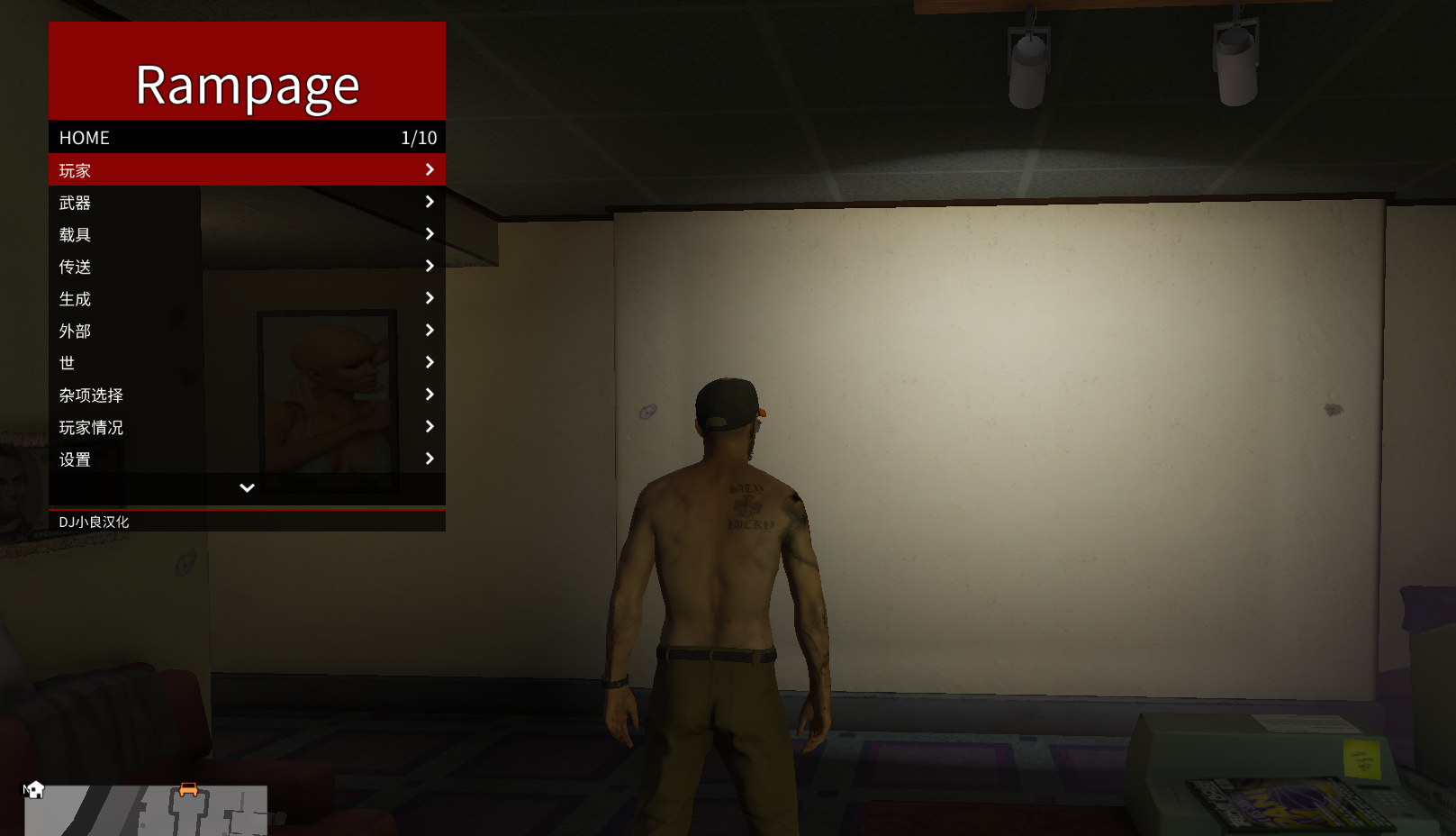The width and height of the screenshot is (1456, 836).
Task: Click the orange vehicle blip on the minimap
Action: (188, 789)
